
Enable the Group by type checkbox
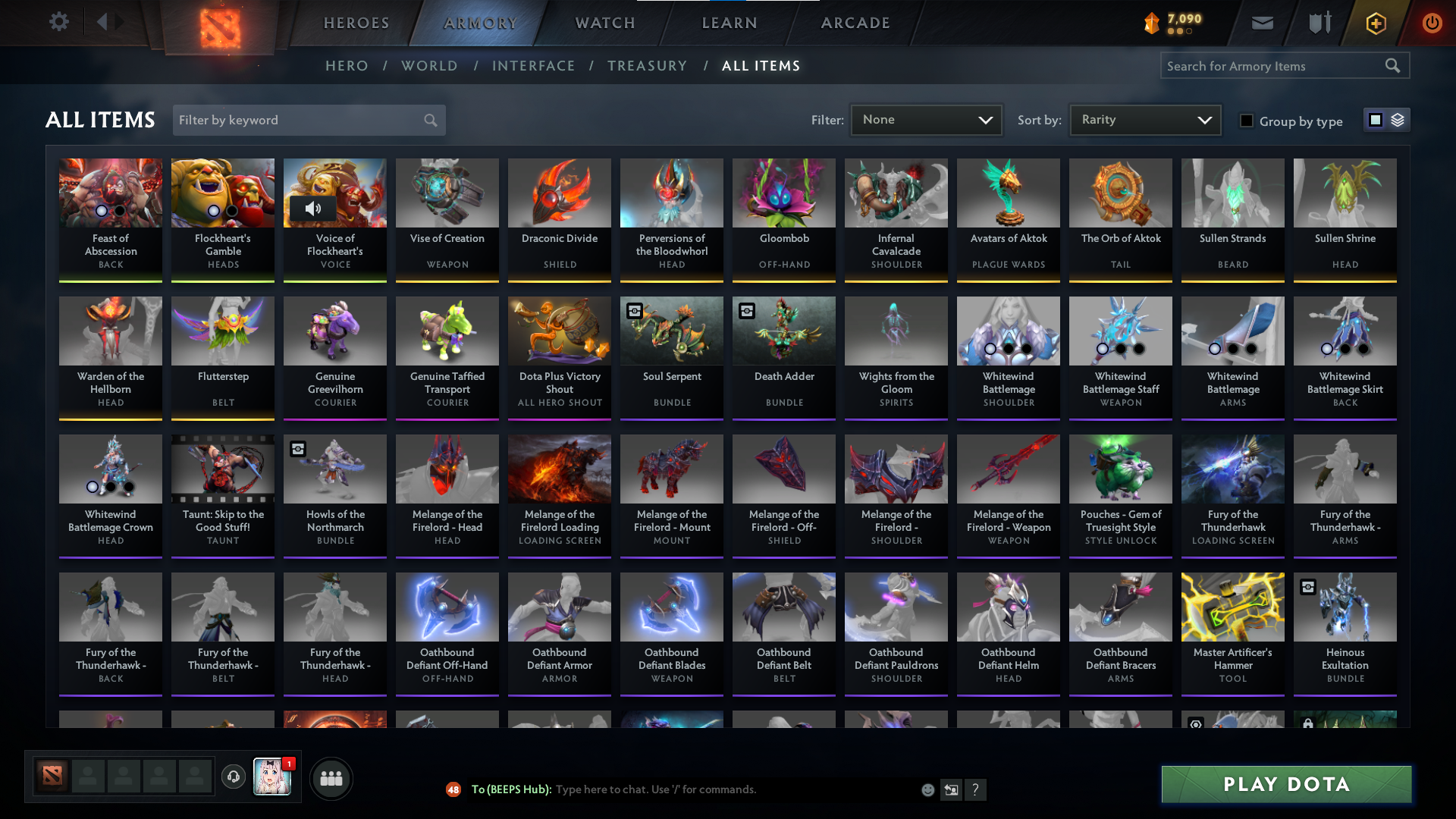point(1247,121)
